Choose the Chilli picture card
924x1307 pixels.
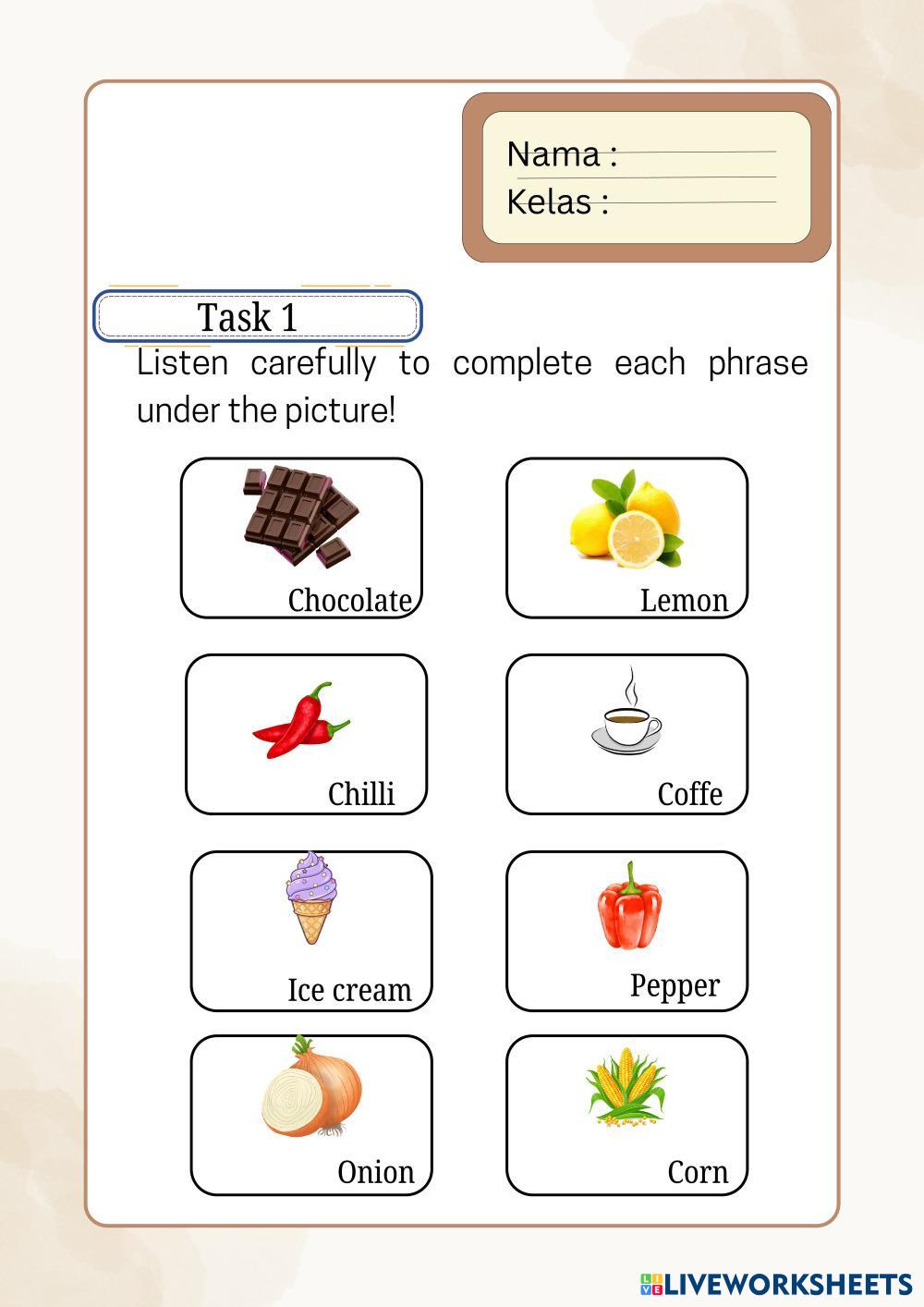[306, 734]
